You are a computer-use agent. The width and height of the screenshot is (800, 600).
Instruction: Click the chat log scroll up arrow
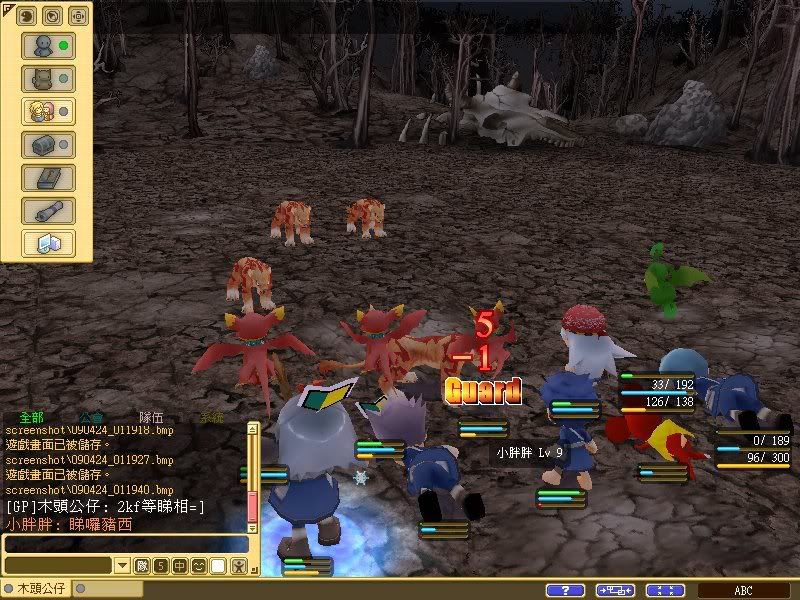[253, 428]
